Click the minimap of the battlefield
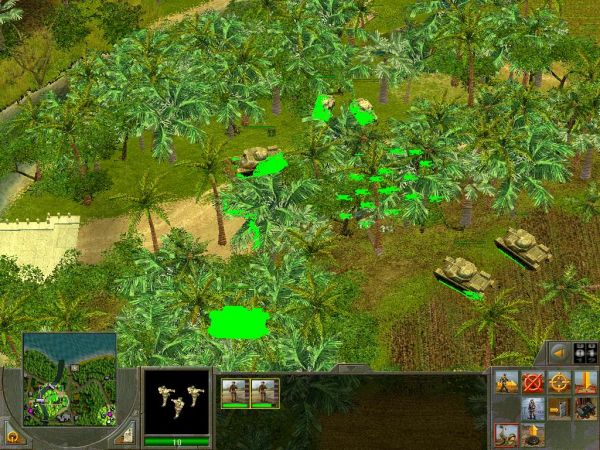The height and width of the screenshot is (450, 600). 68,379
